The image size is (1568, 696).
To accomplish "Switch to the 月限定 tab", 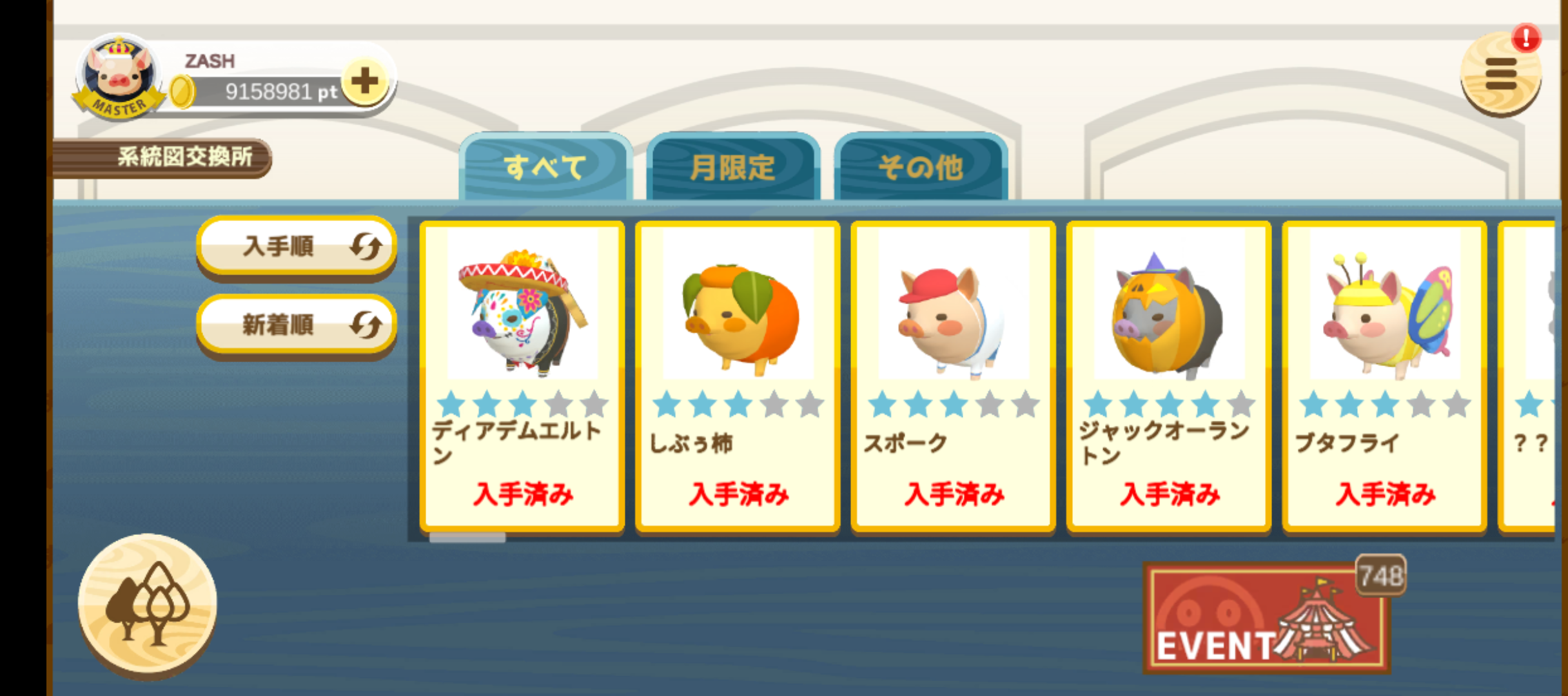I will click(733, 168).
